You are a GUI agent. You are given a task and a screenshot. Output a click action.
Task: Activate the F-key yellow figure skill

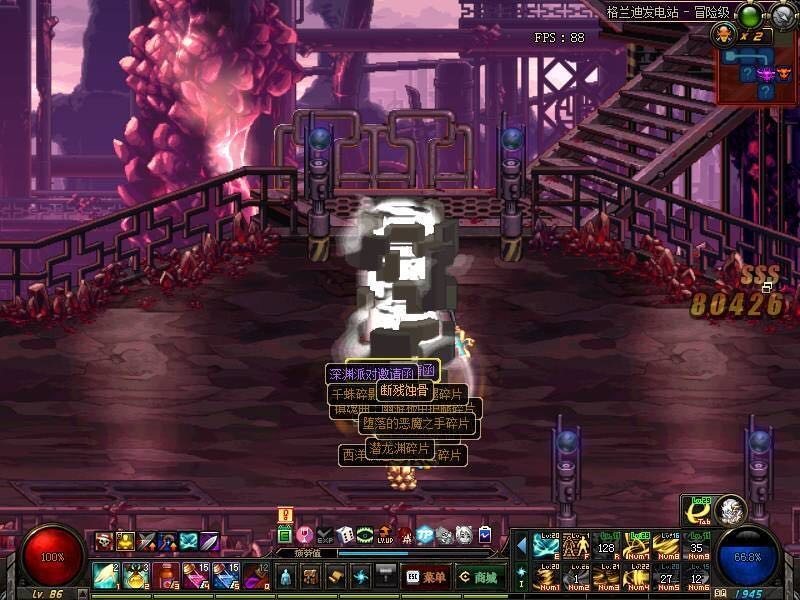click(576, 546)
